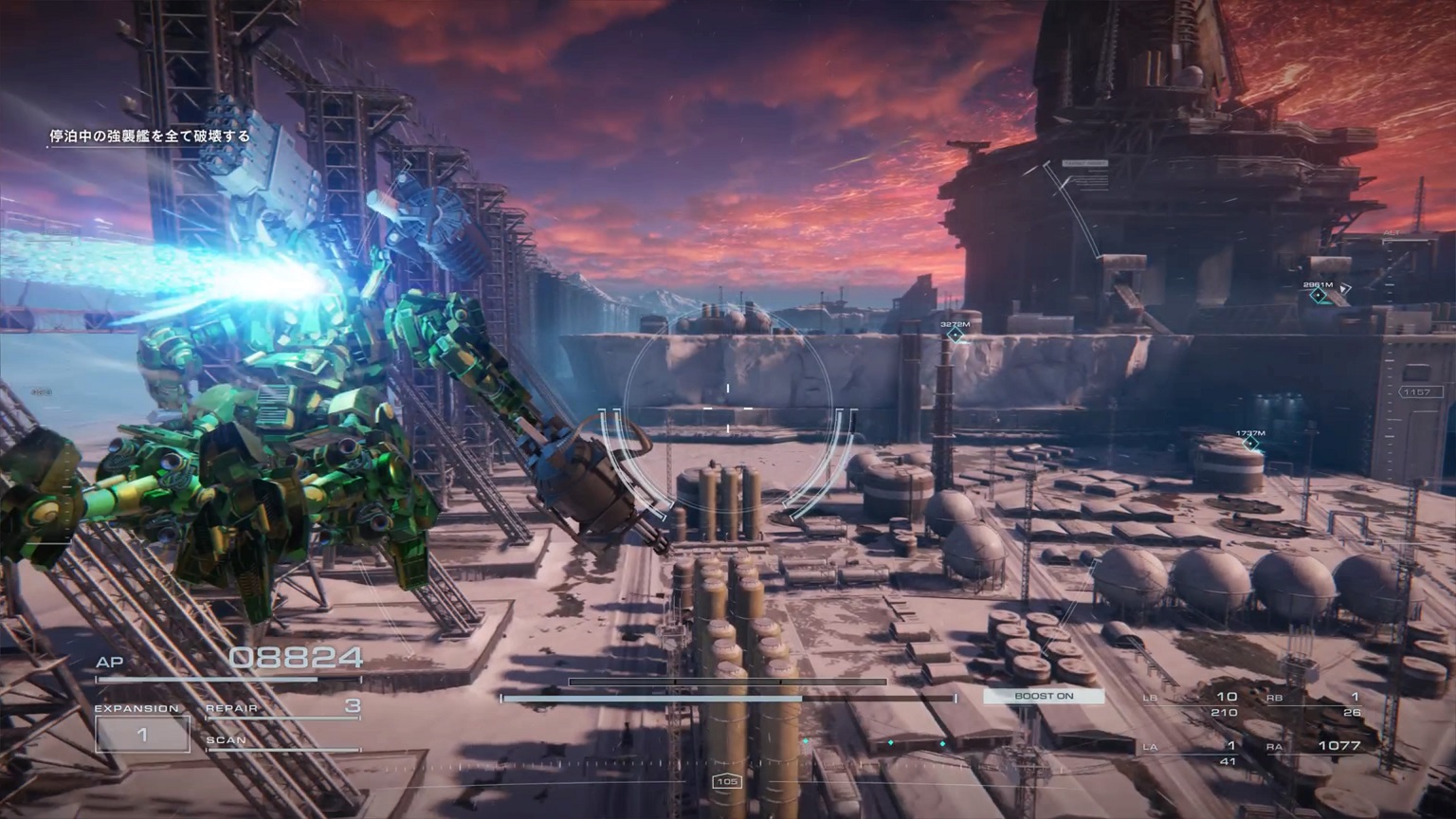Select the target marker labeled 1737M
The image size is (1456, 819).
(1250, 444)
